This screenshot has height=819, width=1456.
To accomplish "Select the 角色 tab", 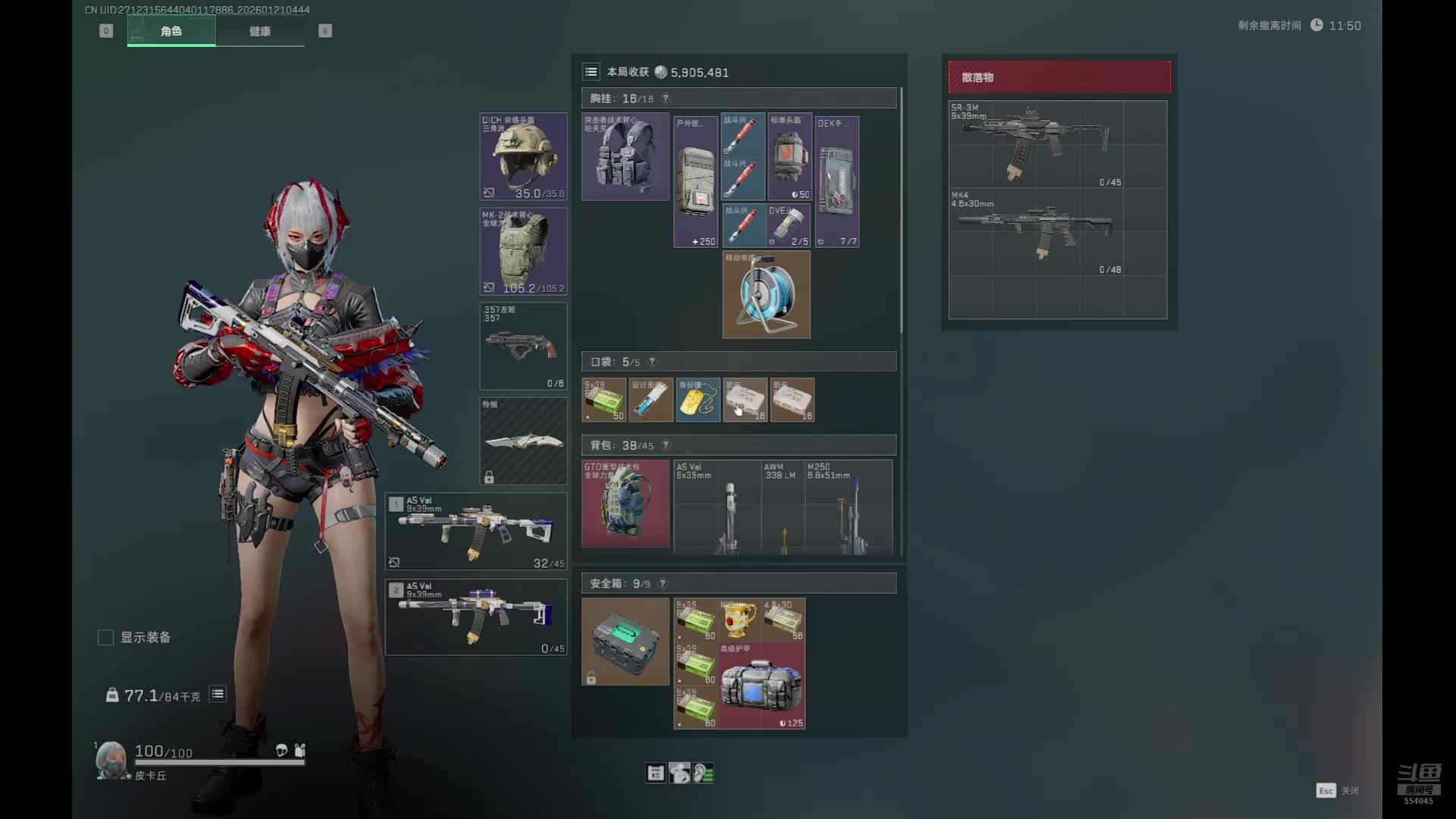I will (171, 31).
